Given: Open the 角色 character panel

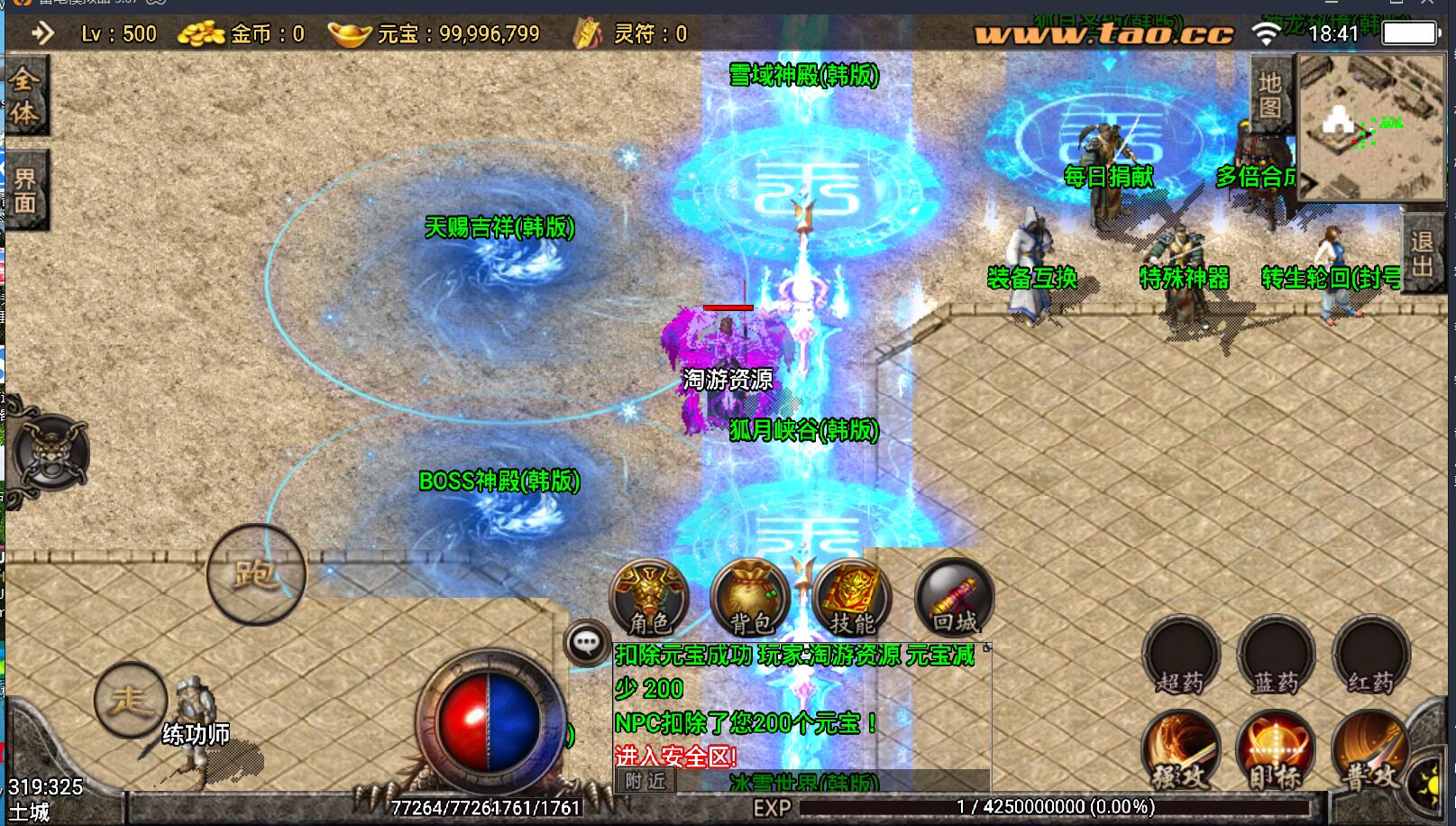Looking at the screenshot, I should pos(649,597).
